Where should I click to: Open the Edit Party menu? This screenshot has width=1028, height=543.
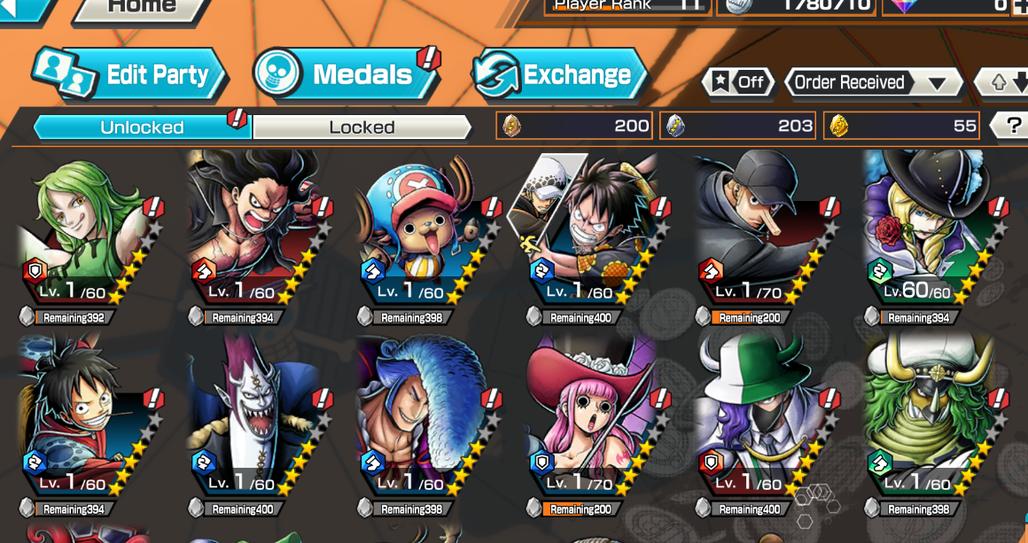[132, 75]
